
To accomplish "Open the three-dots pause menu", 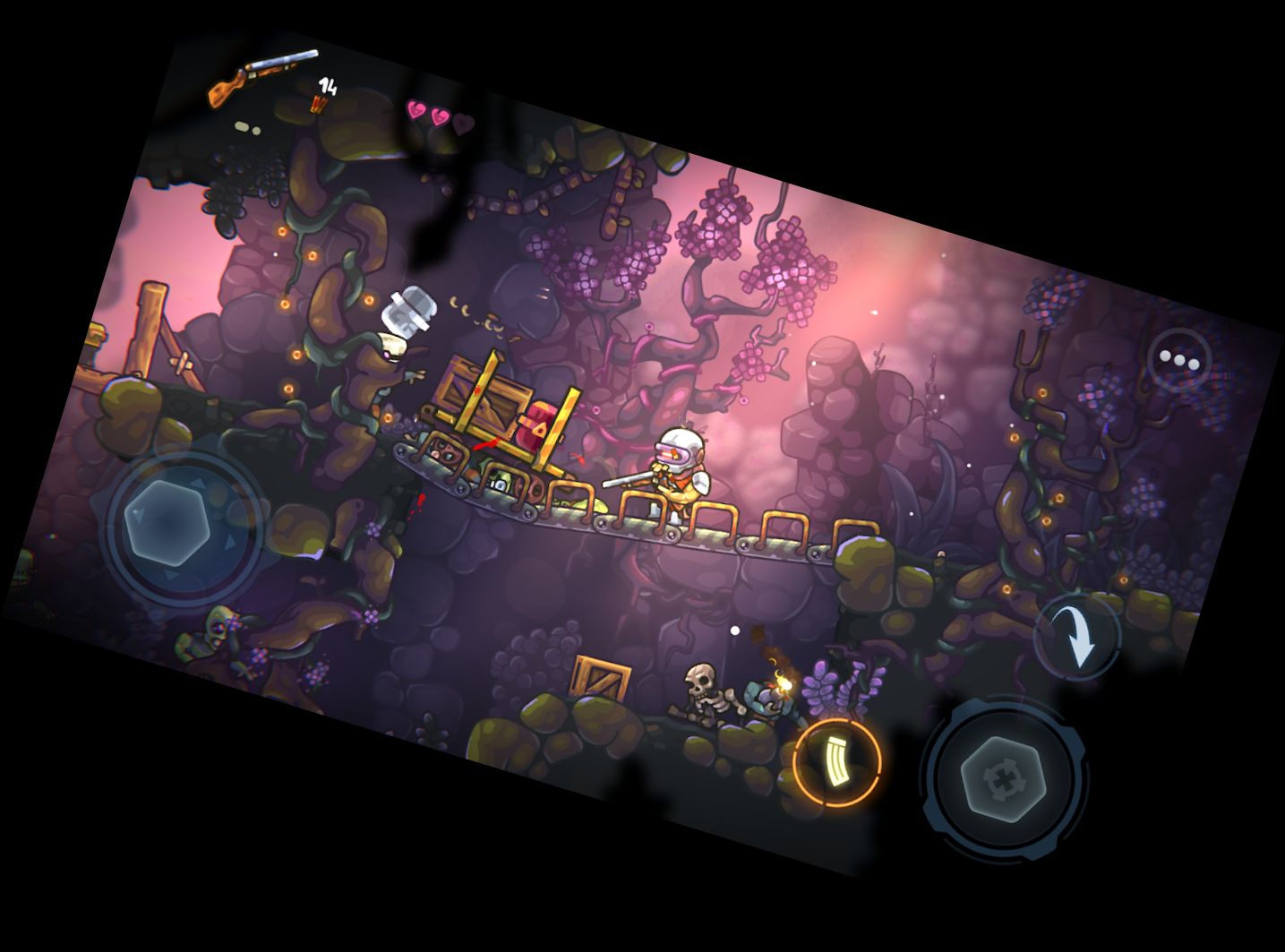I will (1179, 360).
